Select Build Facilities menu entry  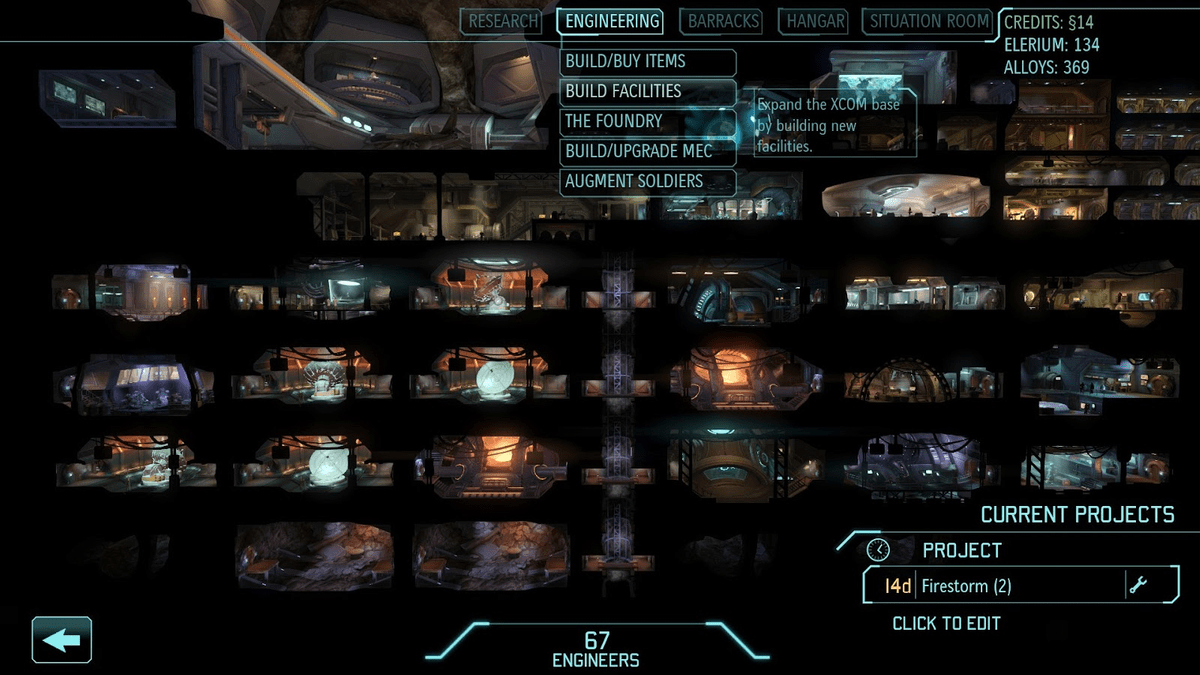648,92
